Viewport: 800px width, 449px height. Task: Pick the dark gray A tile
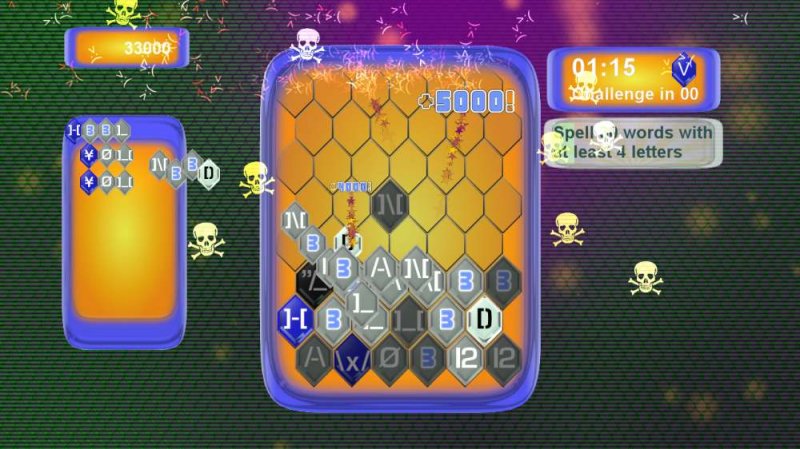315,354
